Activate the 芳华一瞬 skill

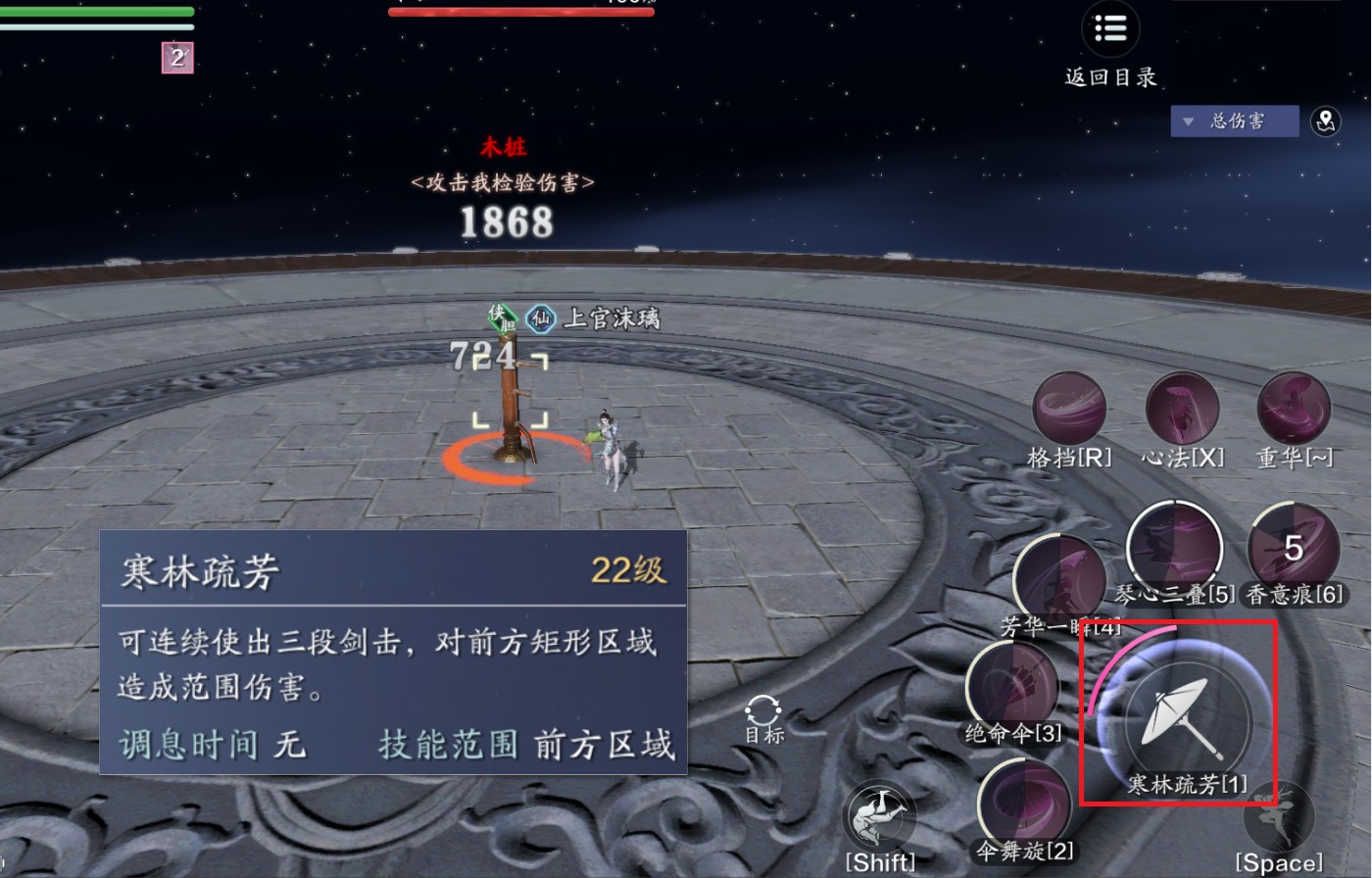tap(1058, 580)
